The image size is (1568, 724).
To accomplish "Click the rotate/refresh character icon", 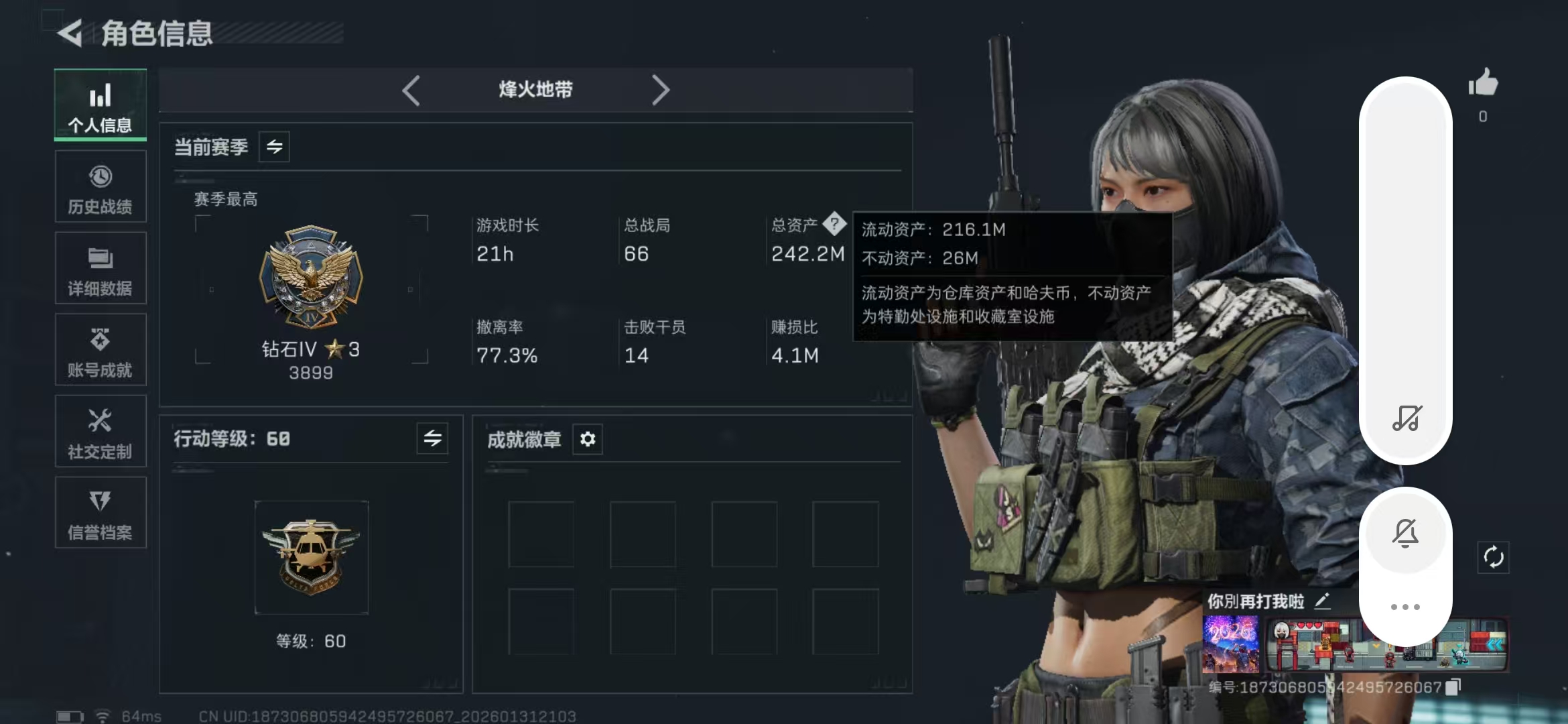I will (x=1495, y=557).
